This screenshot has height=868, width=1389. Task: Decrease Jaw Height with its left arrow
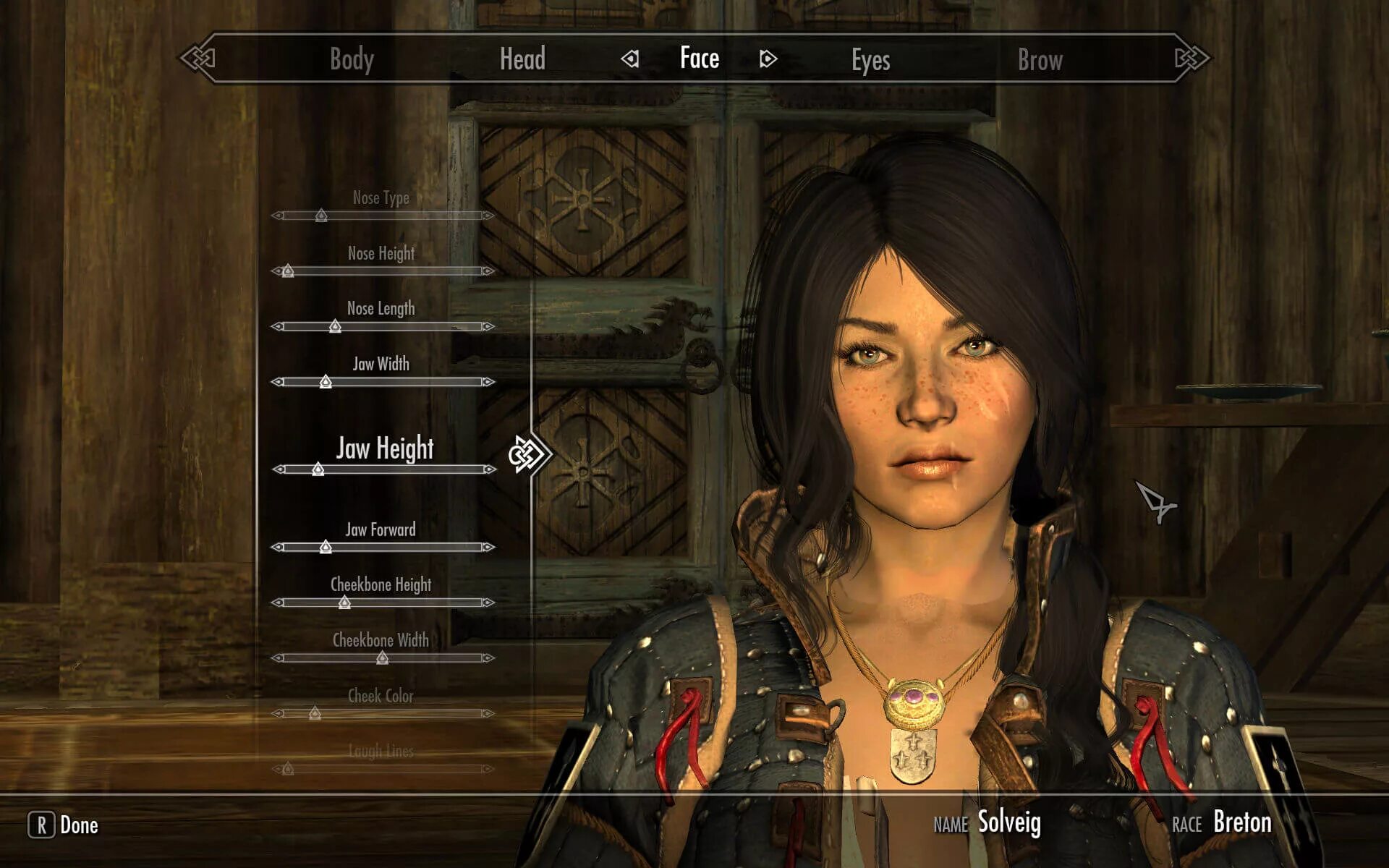click(x=279, y=469)
